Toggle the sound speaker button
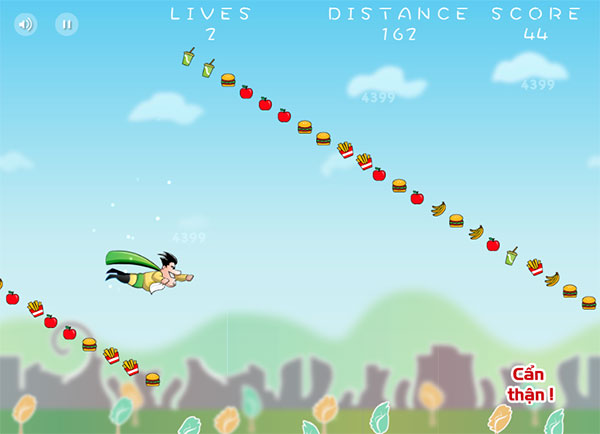 (26, 24)
